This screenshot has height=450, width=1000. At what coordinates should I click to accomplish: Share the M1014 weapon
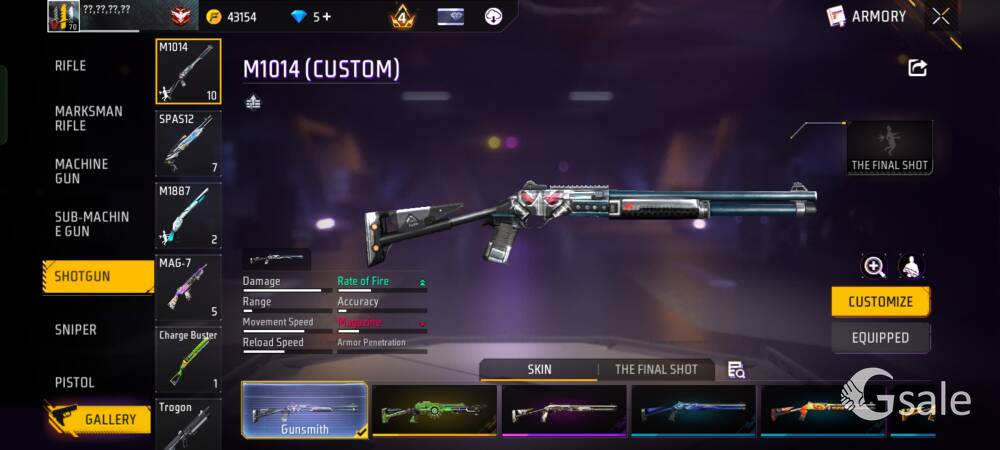point(917,68)
